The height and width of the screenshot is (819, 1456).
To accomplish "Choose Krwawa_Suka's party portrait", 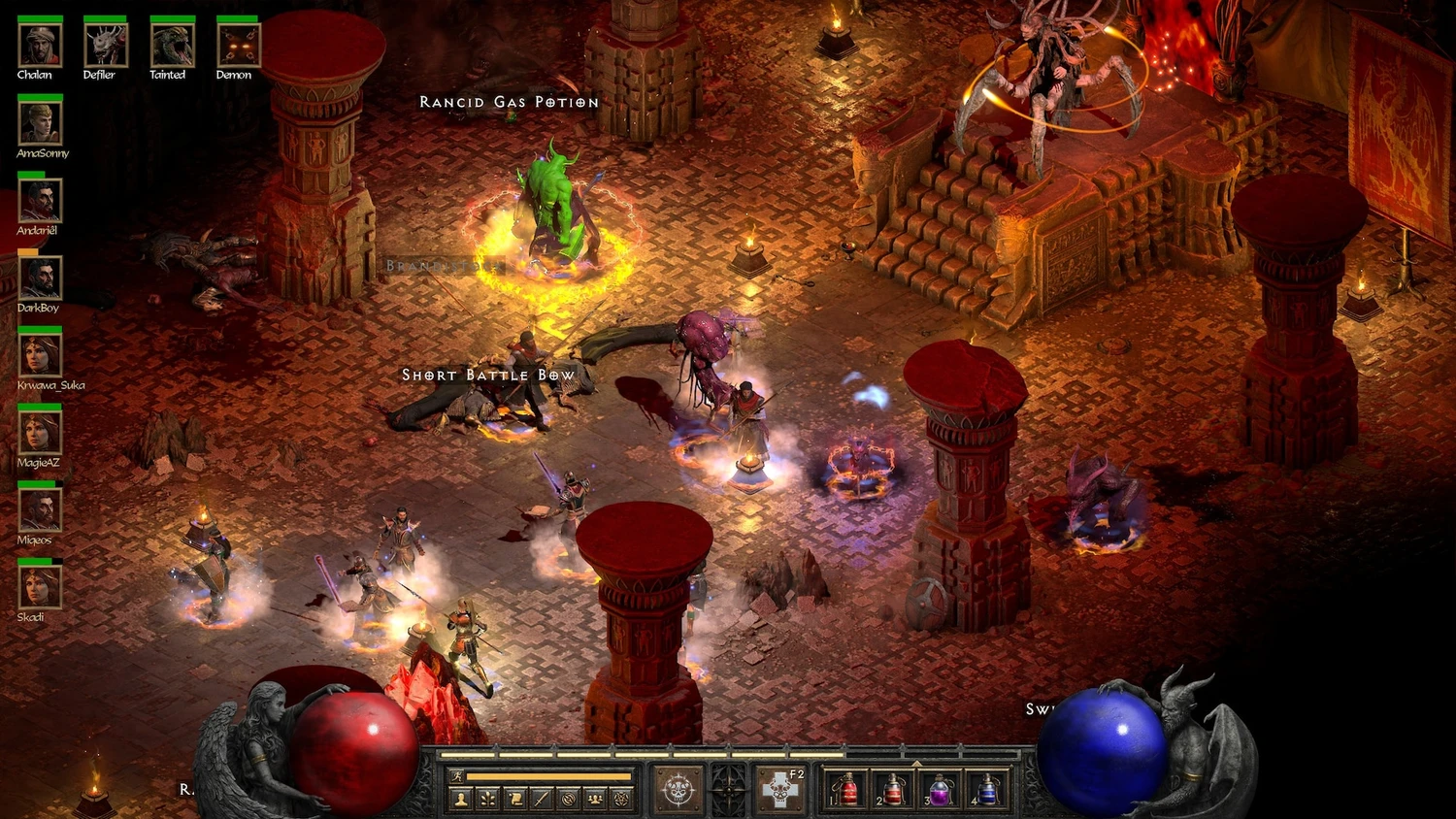I will click(x=40, y=355).
